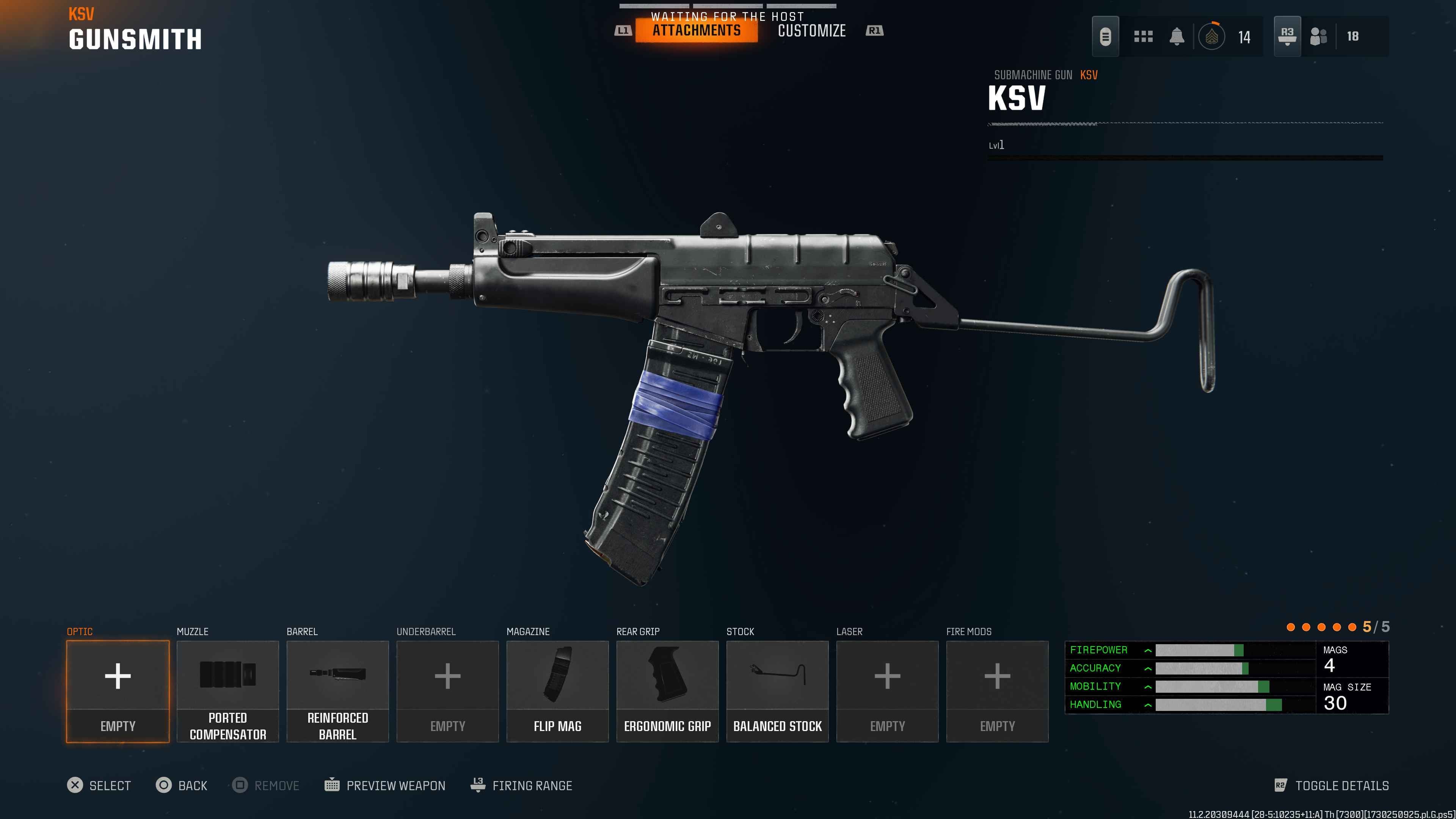Choose the empty Laser slot
This screenshot has height=819, width=1456.
point(887,691)
